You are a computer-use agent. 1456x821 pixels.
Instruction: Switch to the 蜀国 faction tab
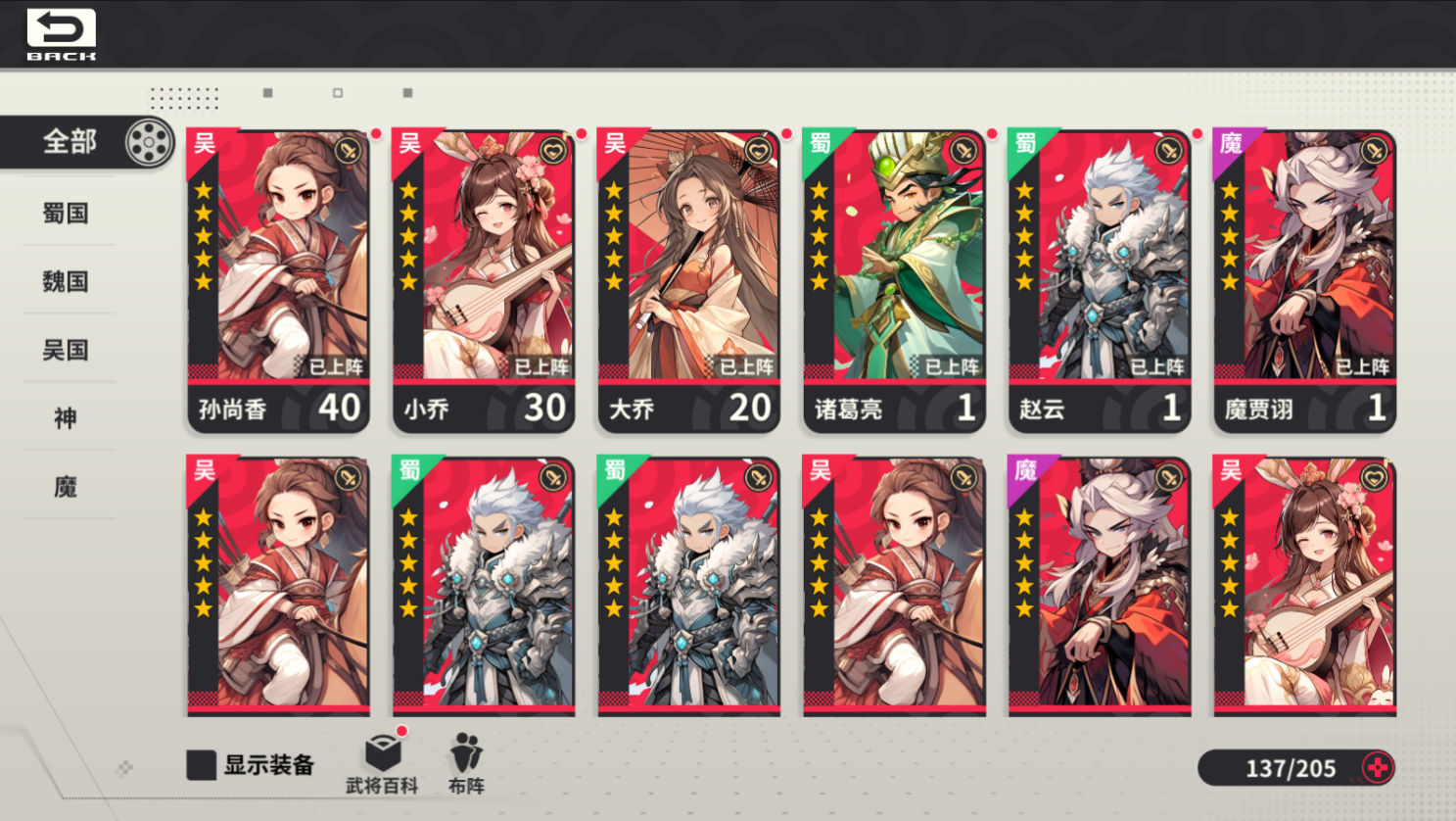coord(65,214)
